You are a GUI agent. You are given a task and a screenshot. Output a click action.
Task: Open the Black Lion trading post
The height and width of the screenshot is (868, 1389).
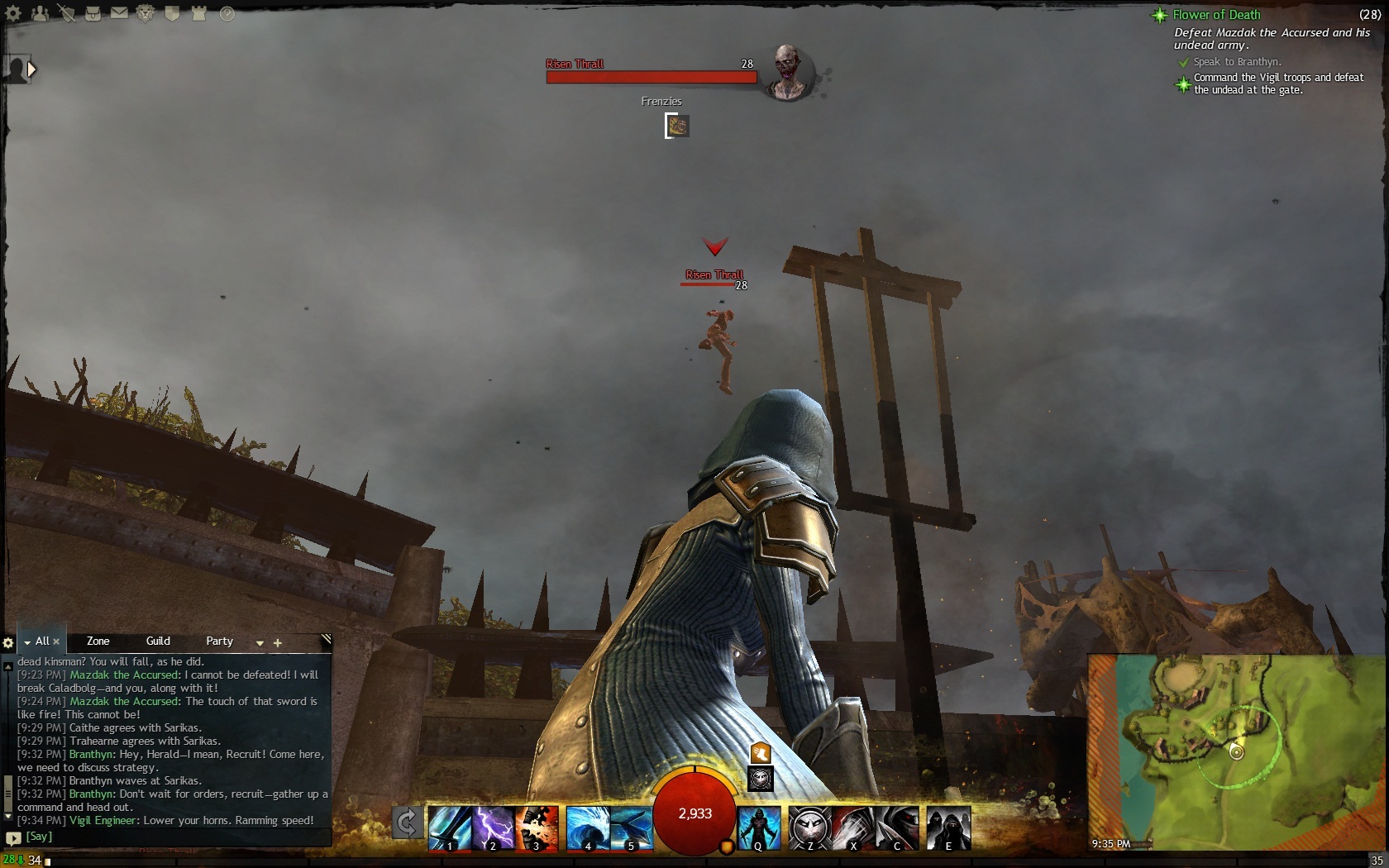tap(146, 13)
